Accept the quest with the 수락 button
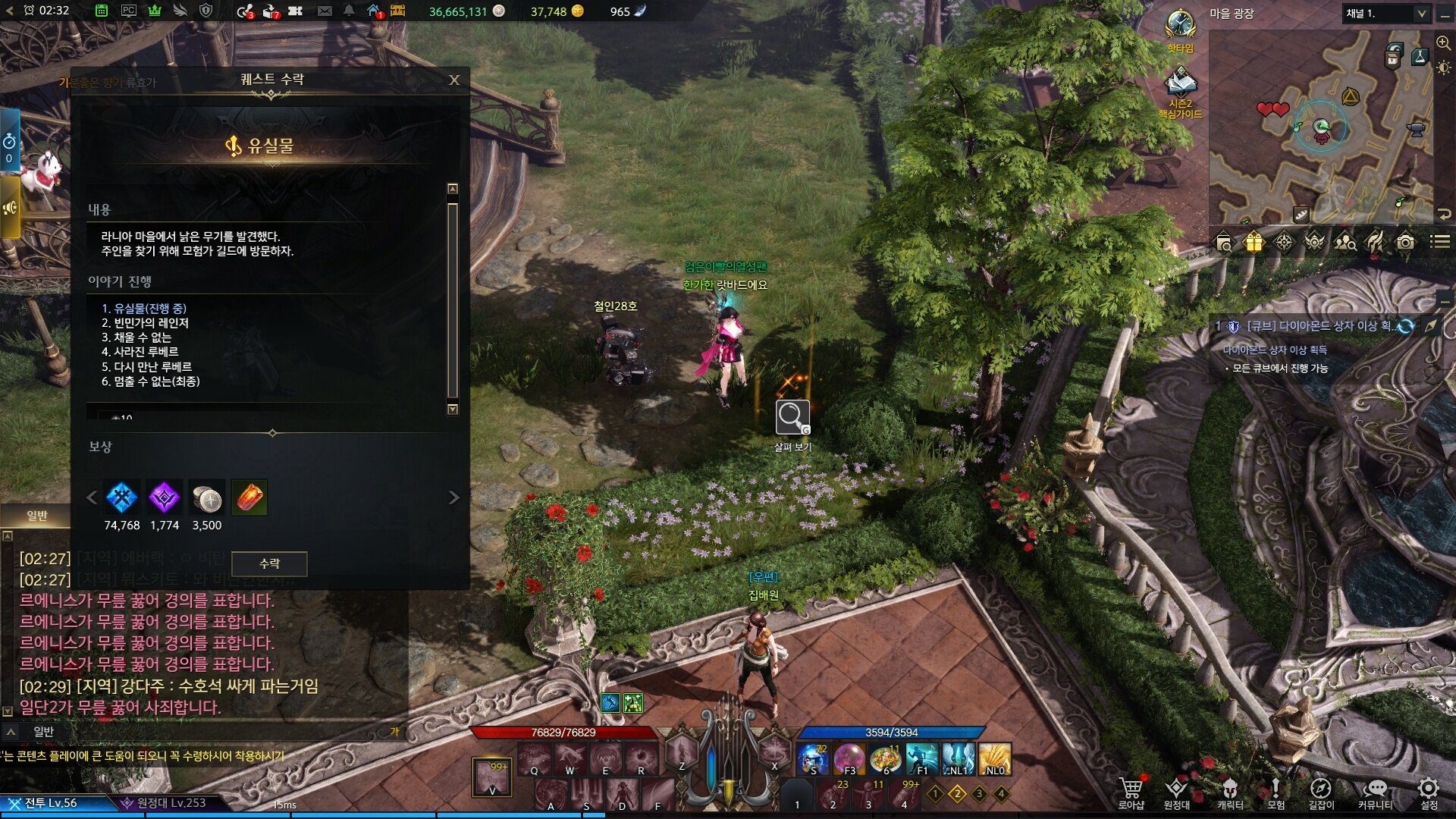Screen dimensions: 1456x819 point(269,563)
